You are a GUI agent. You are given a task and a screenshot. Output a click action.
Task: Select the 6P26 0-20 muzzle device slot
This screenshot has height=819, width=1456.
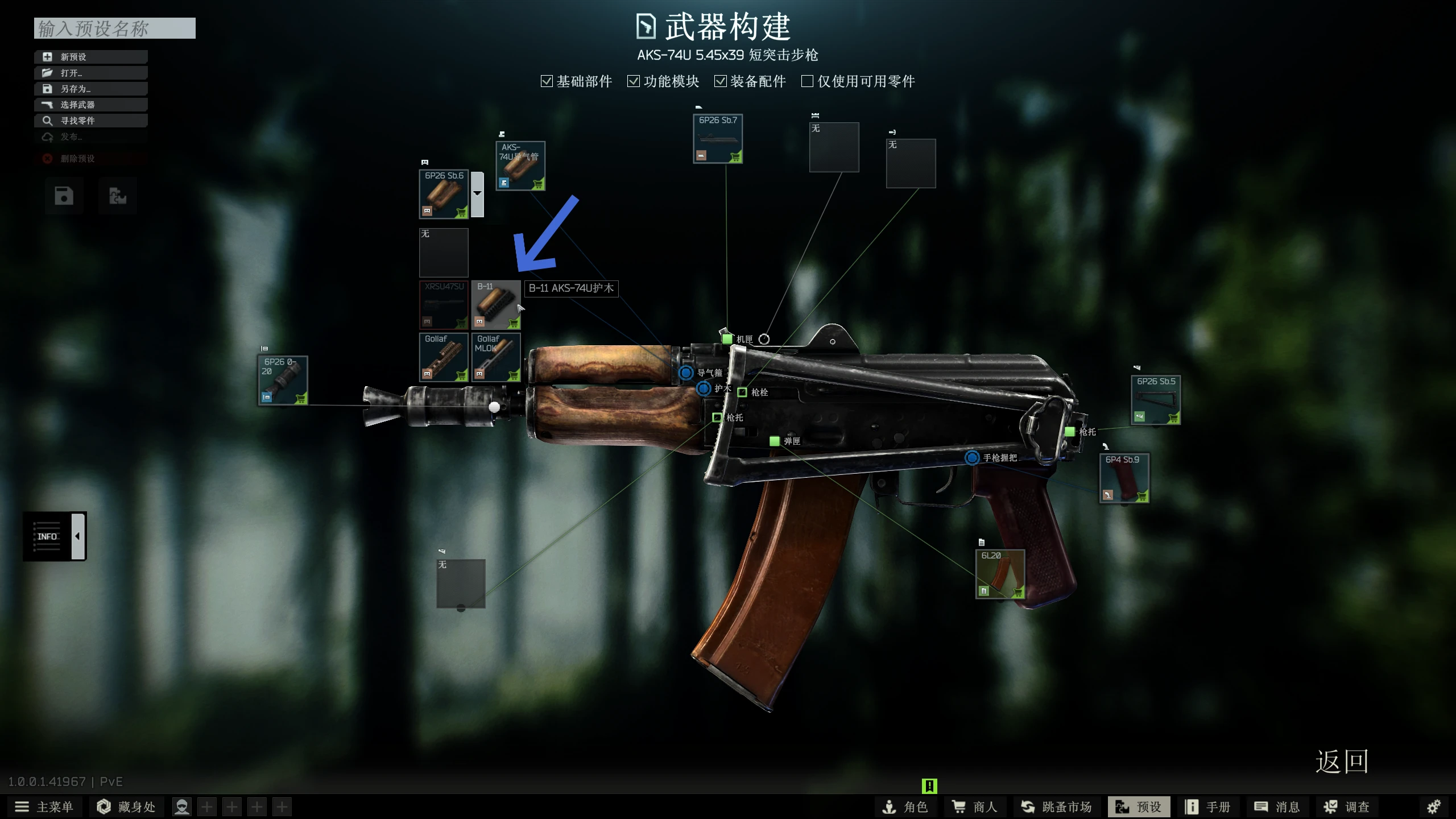click(x=283, y=380)
